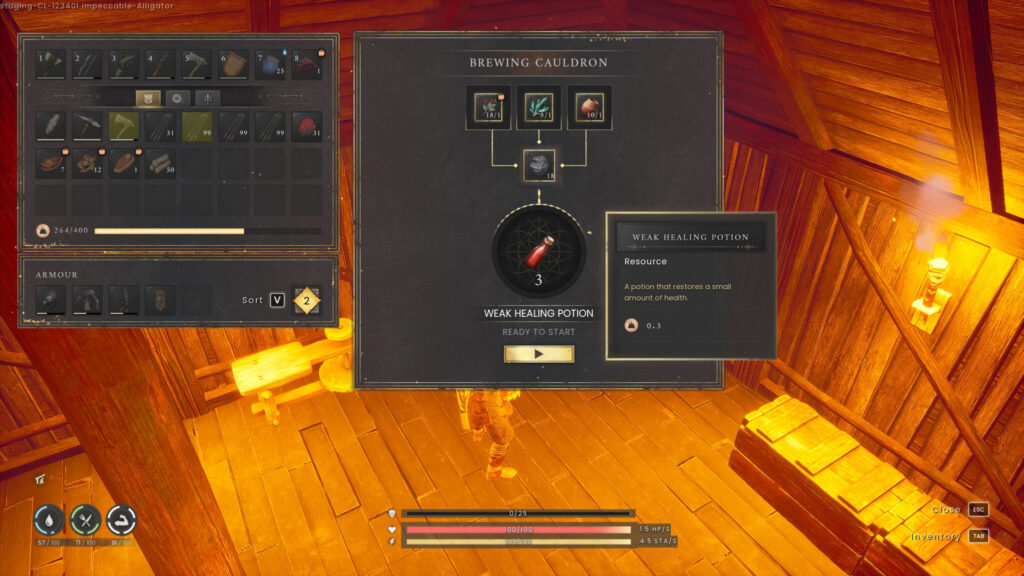Viewport: 1024px width, 576px height.
Task: Select the blue pouch in hotbar slot 7
Action: click(x=270, y=65)
